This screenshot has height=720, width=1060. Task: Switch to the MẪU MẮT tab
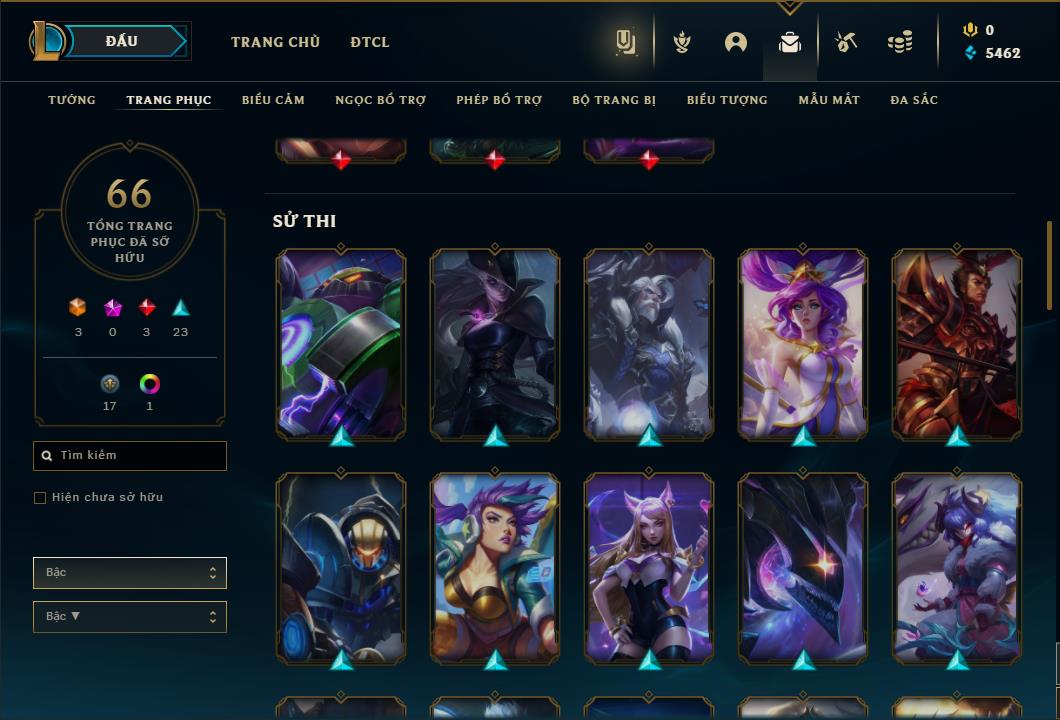click(829, 100)
